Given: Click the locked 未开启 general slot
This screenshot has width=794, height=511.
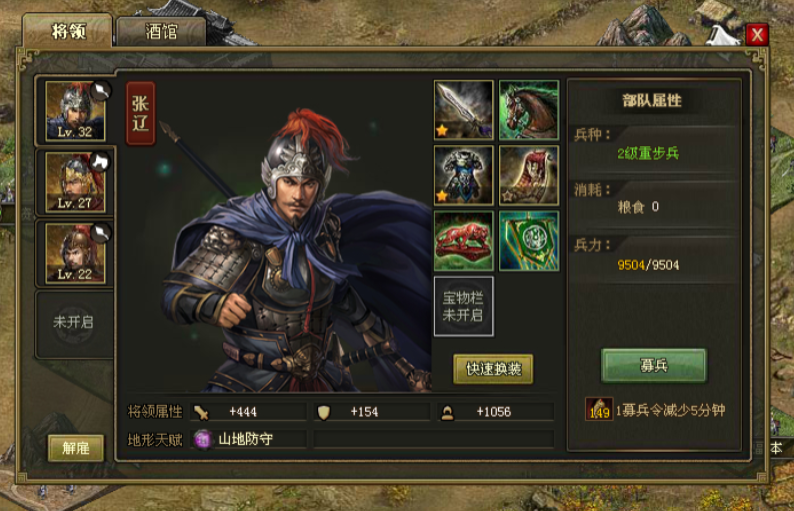Looking at the screenshot, I should (75, 323).
